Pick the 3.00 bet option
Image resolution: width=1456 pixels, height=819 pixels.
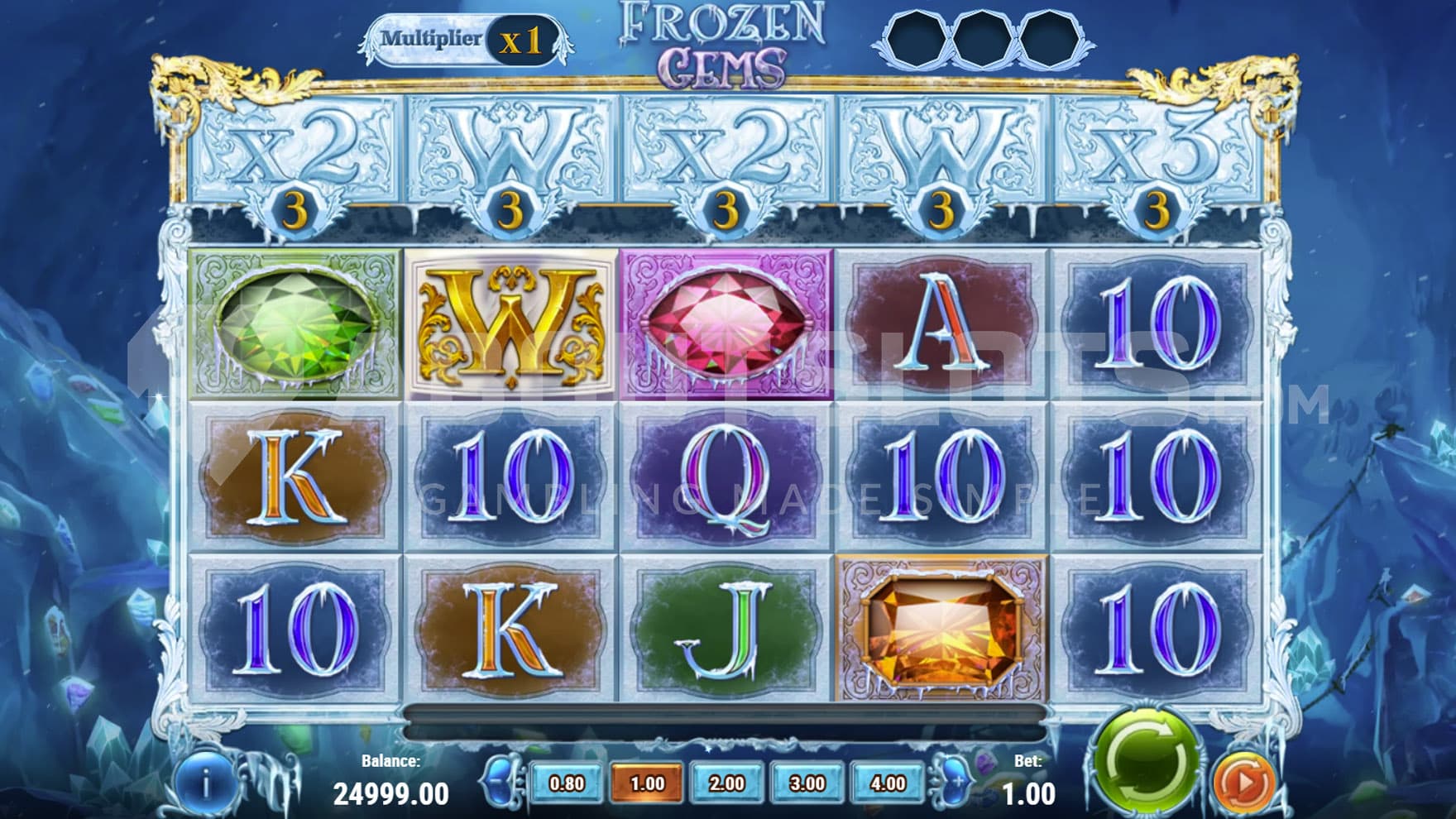coord(807,783)
